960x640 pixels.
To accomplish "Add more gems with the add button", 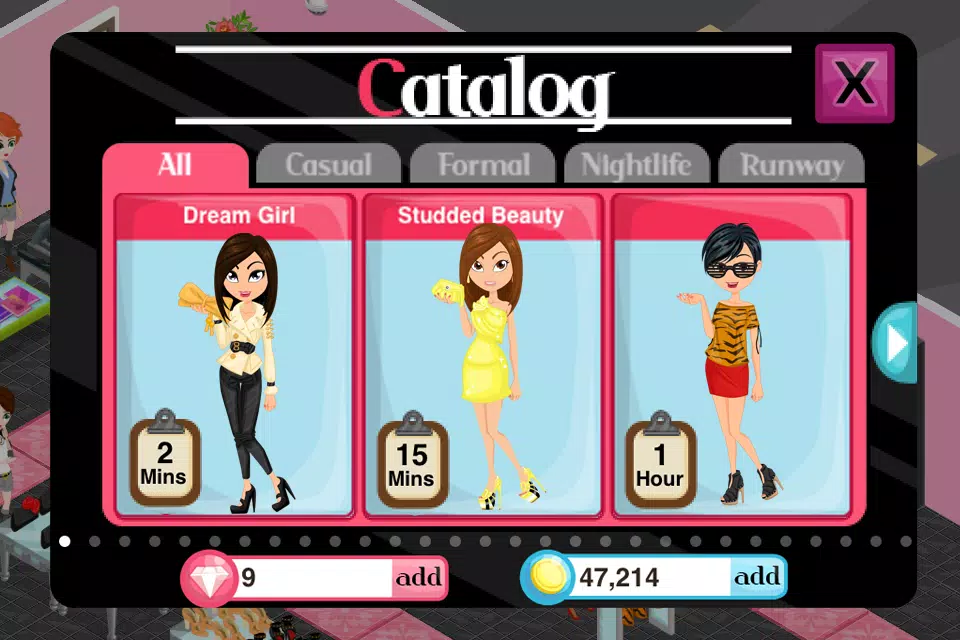I will (x=418, y=578).
